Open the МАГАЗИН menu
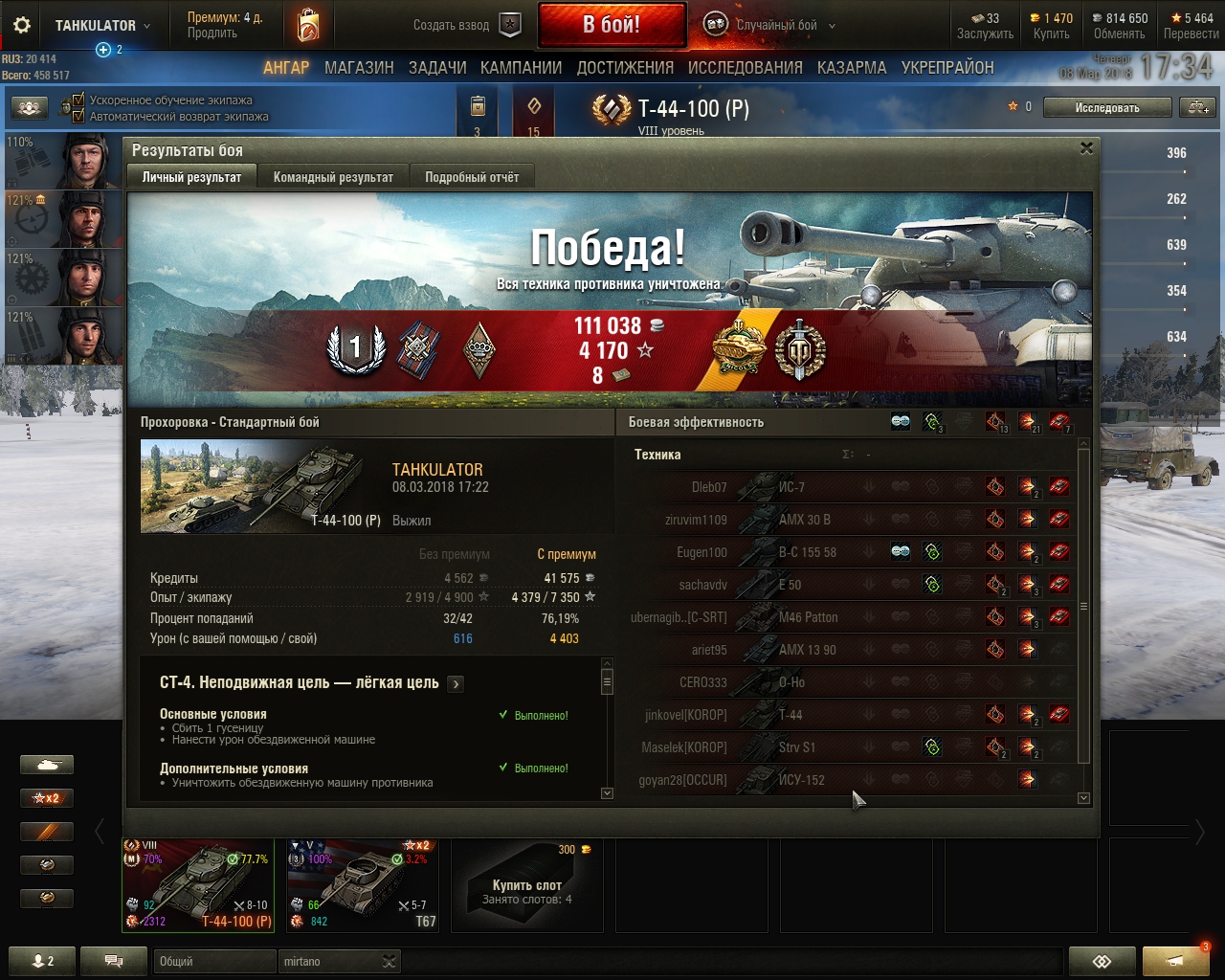 (x=359, y=68)
